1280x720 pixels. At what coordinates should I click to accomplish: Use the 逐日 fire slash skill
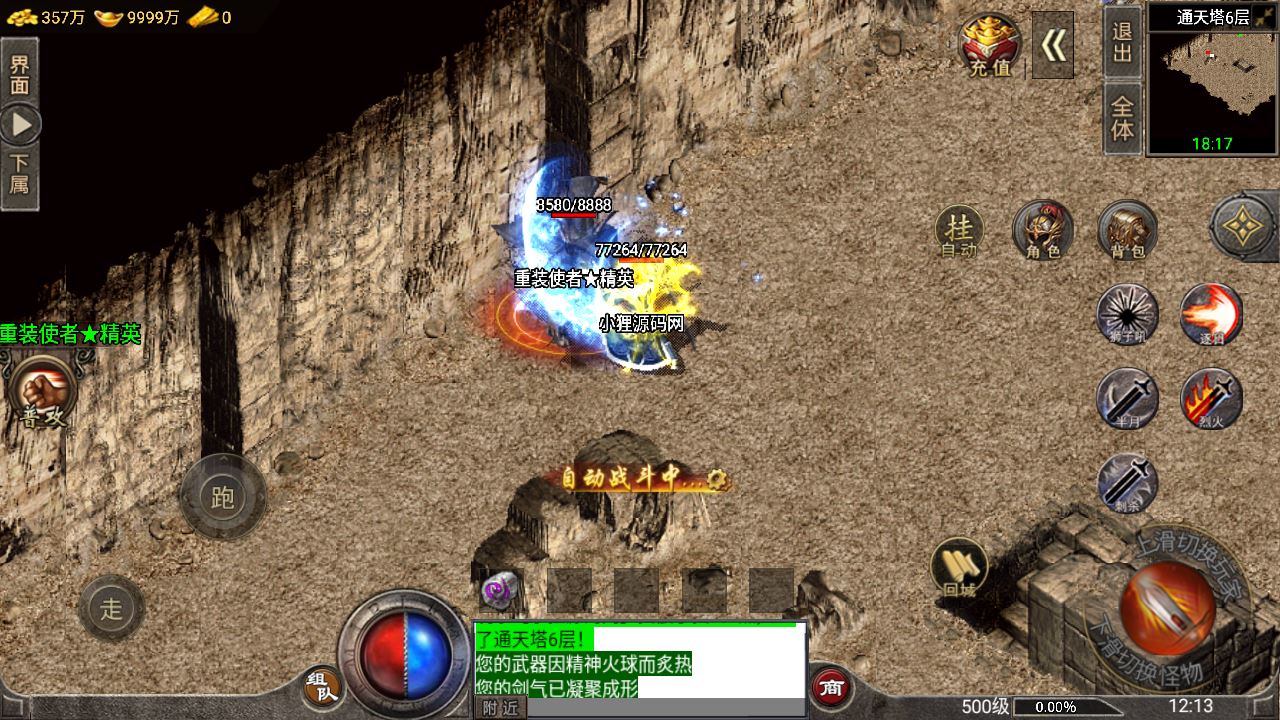[x=1211, y=315]
